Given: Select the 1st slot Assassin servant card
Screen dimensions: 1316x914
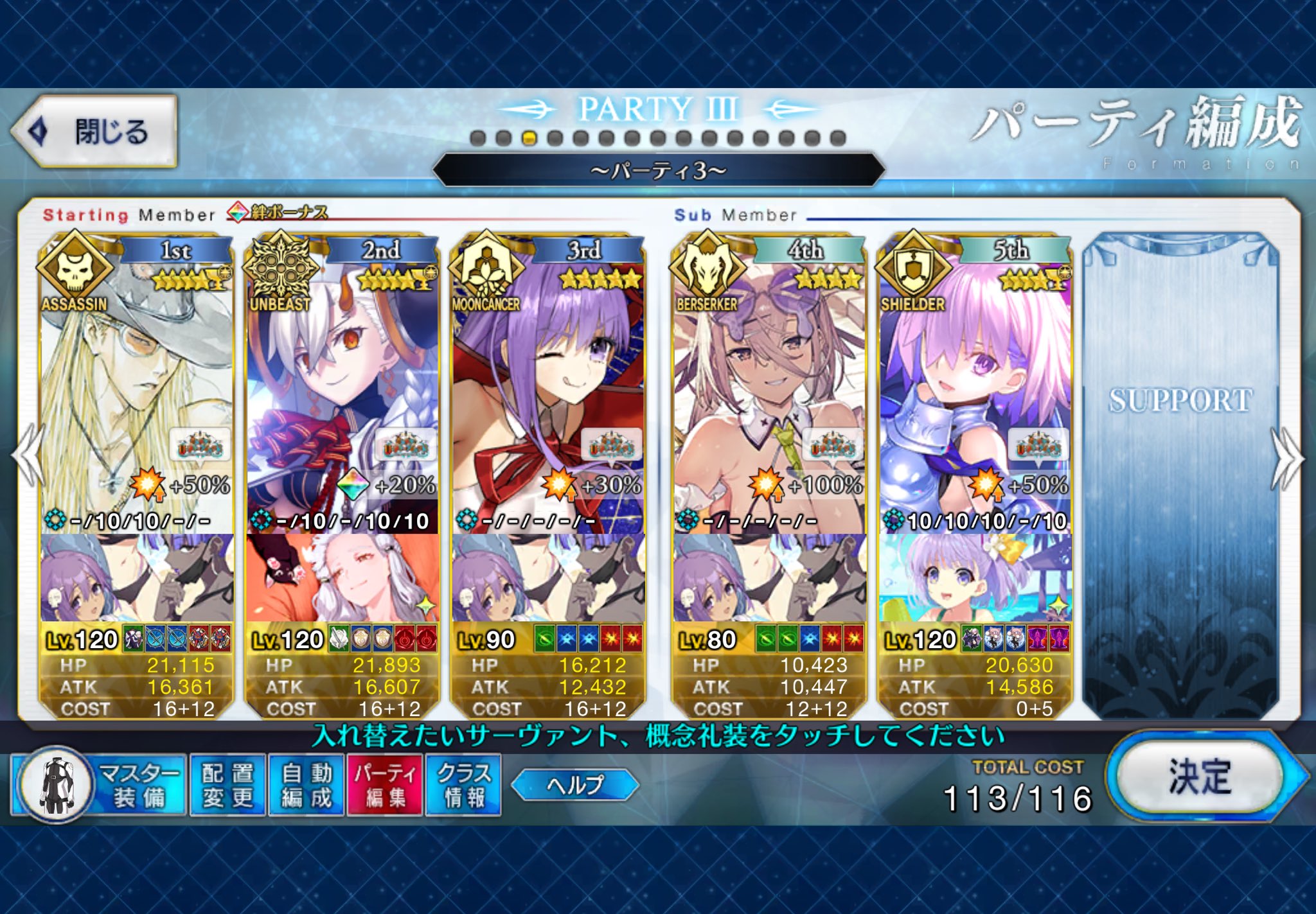Looking at the screenshot, I should coord(136,385).
